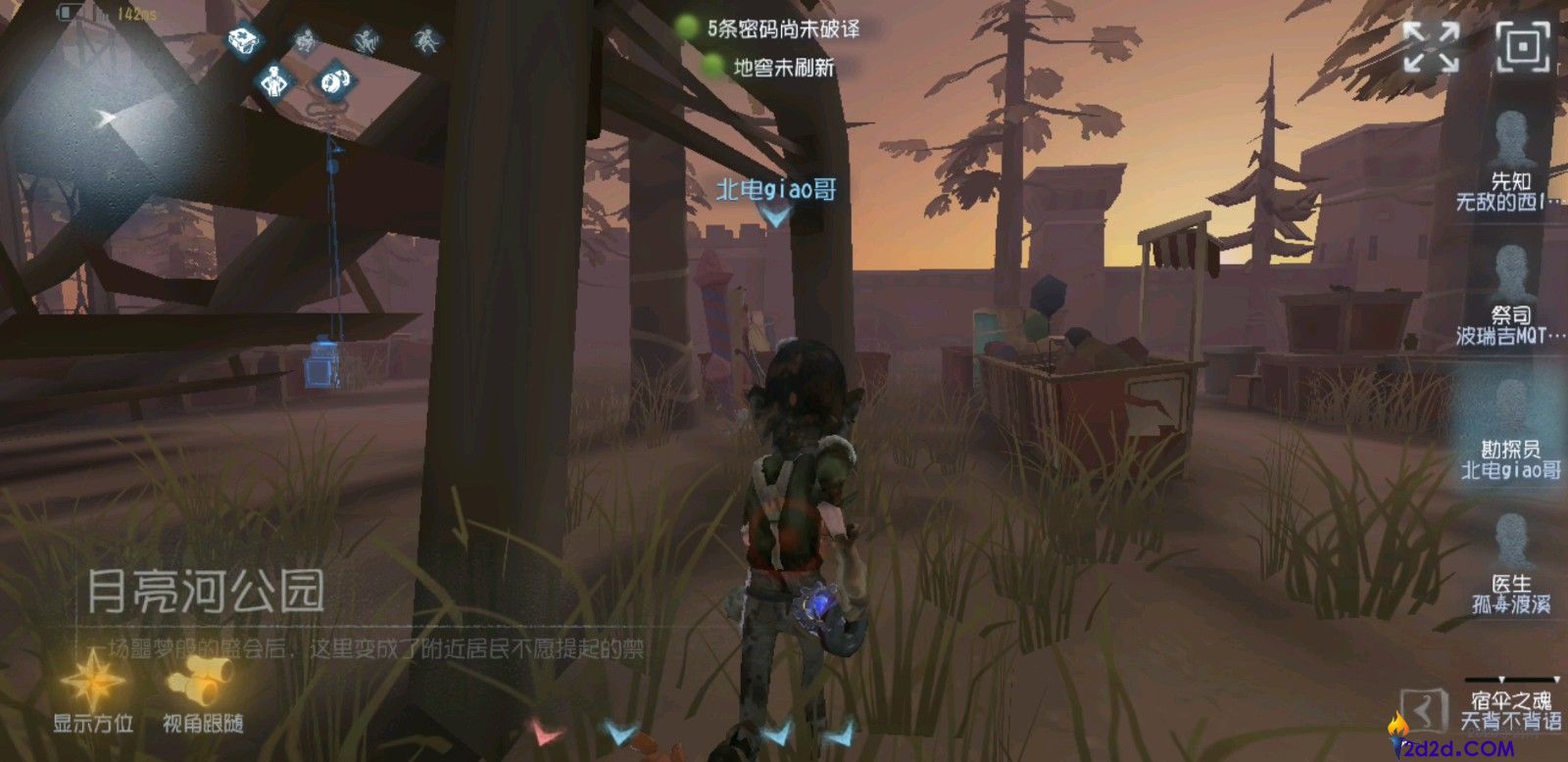
Task: Click the nurse perk icon below the kit
Action: (272, 80)
